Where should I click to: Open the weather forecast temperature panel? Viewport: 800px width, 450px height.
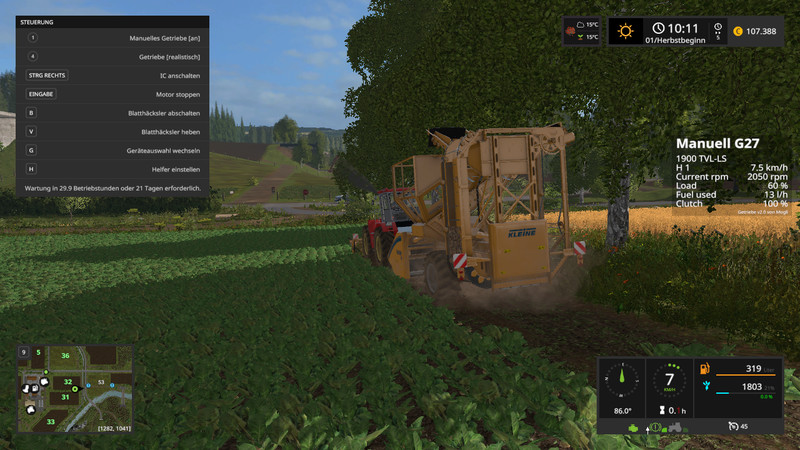(x=582, y=30)
